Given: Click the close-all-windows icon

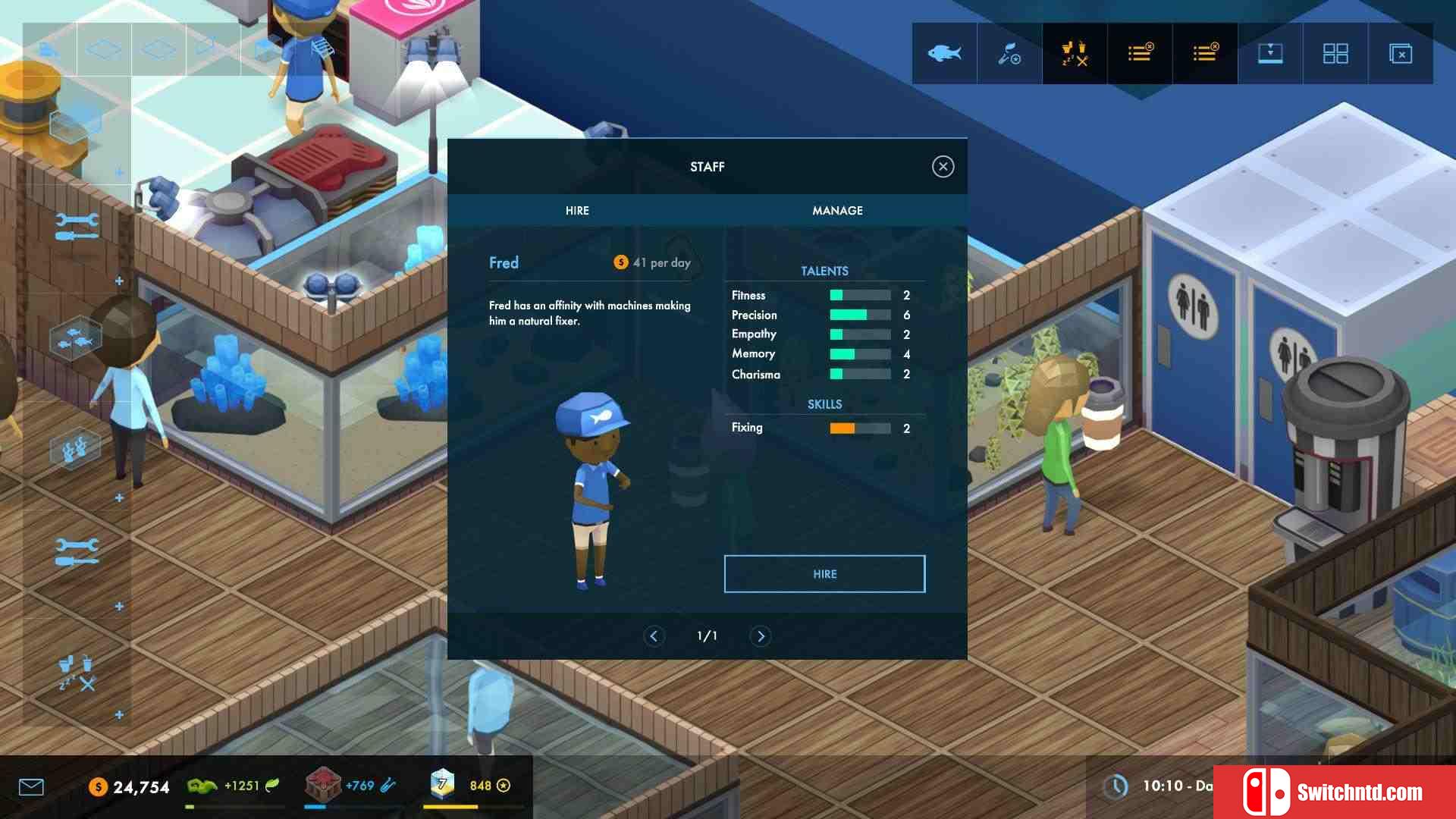Looking at the screenshot, I should (x=1401, y=54).
